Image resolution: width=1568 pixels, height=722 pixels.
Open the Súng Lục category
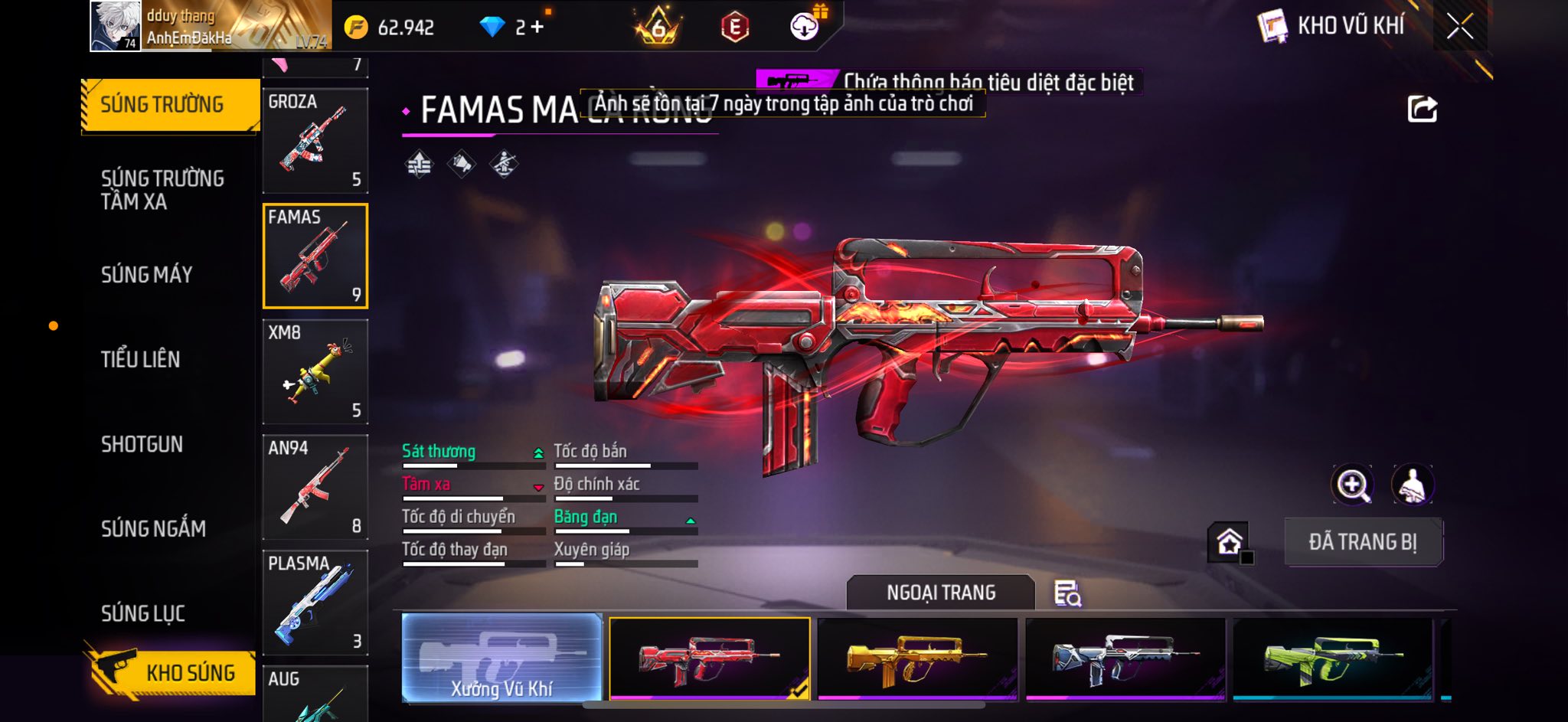[x=143, y=613]
